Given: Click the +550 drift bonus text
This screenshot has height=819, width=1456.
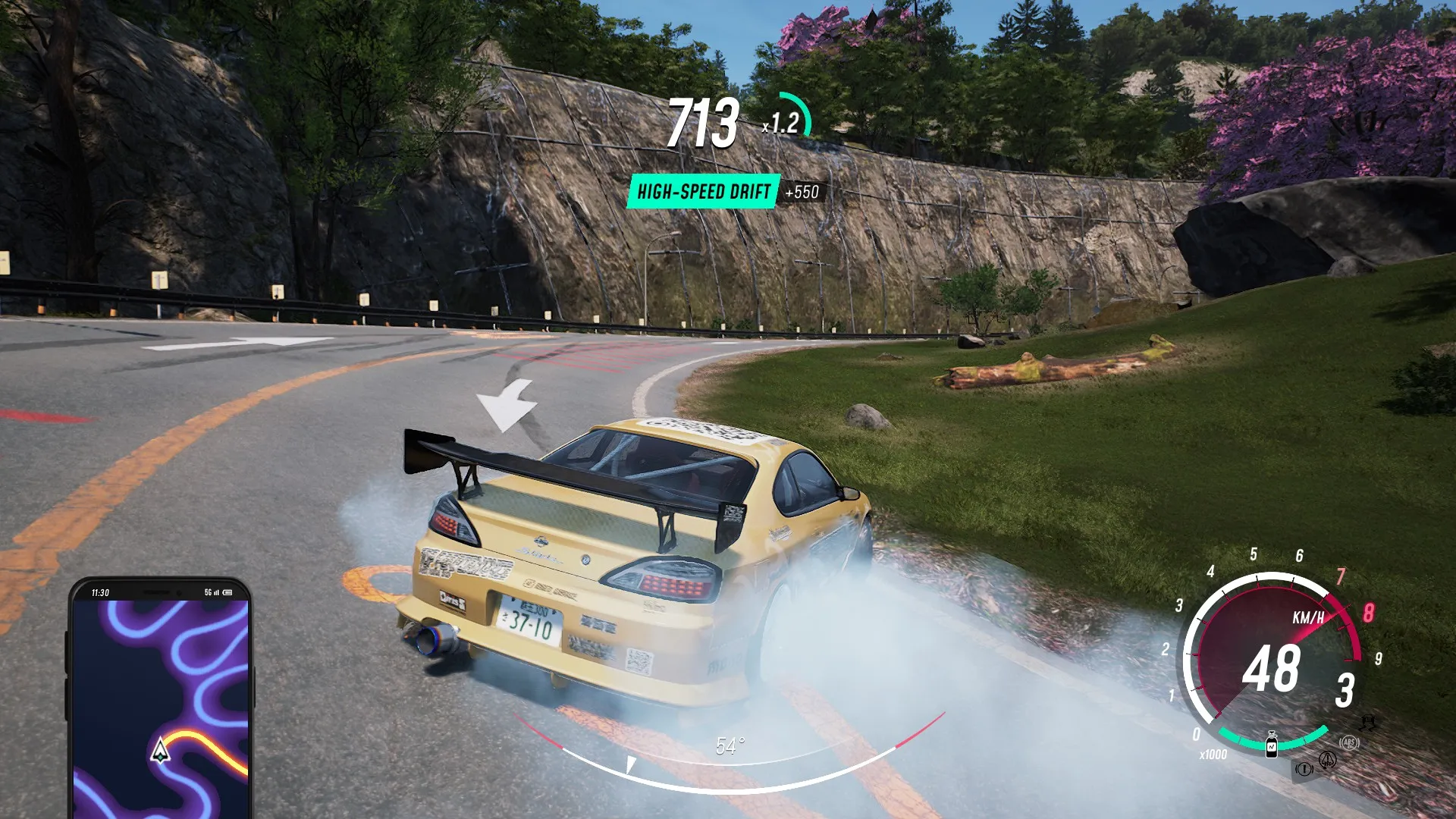Looking at the screenshot, I should pos(804,193).
